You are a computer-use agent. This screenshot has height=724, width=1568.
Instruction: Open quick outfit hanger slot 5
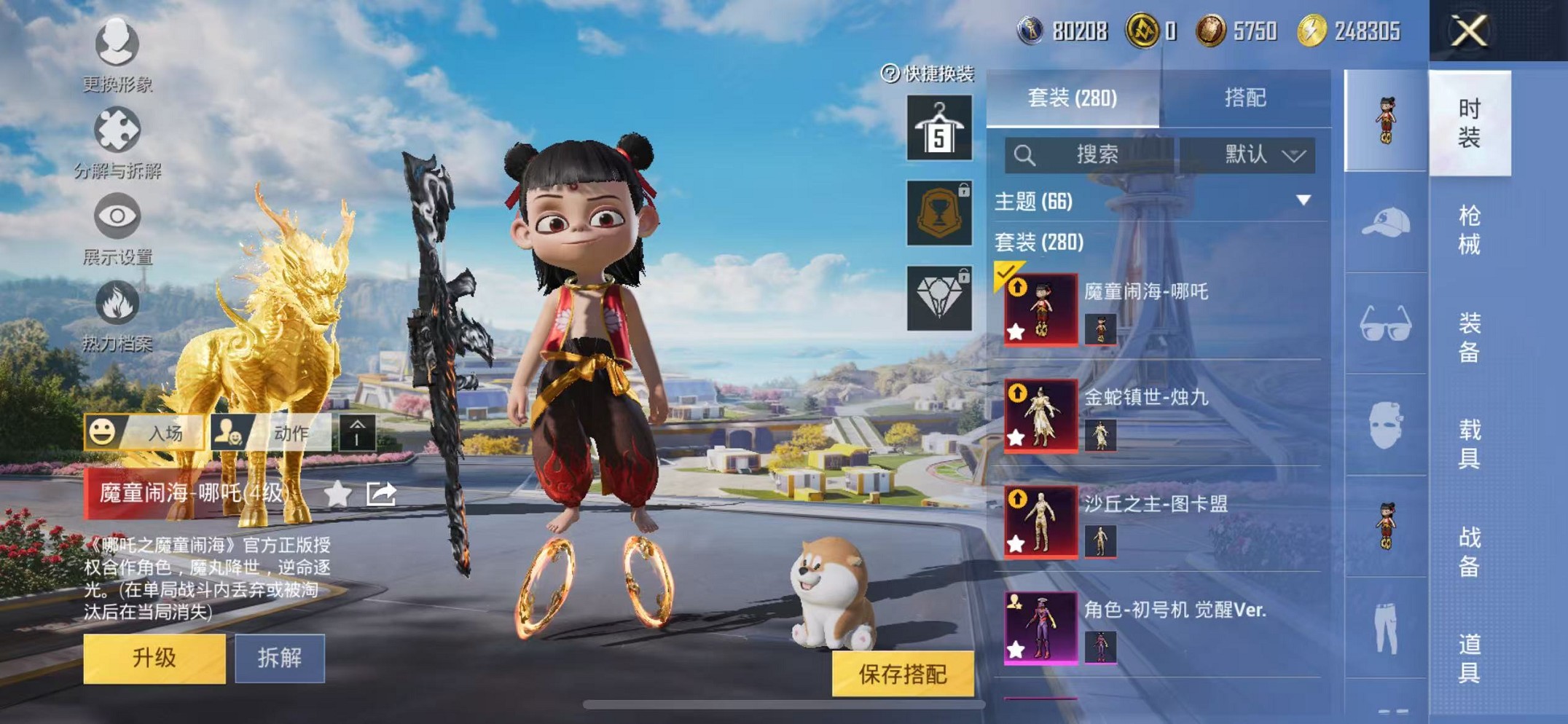coord(939,128)
